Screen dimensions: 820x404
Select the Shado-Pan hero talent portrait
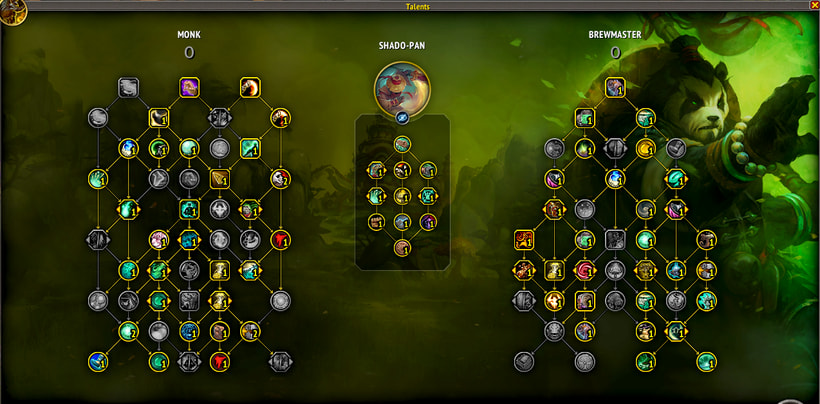402,89
